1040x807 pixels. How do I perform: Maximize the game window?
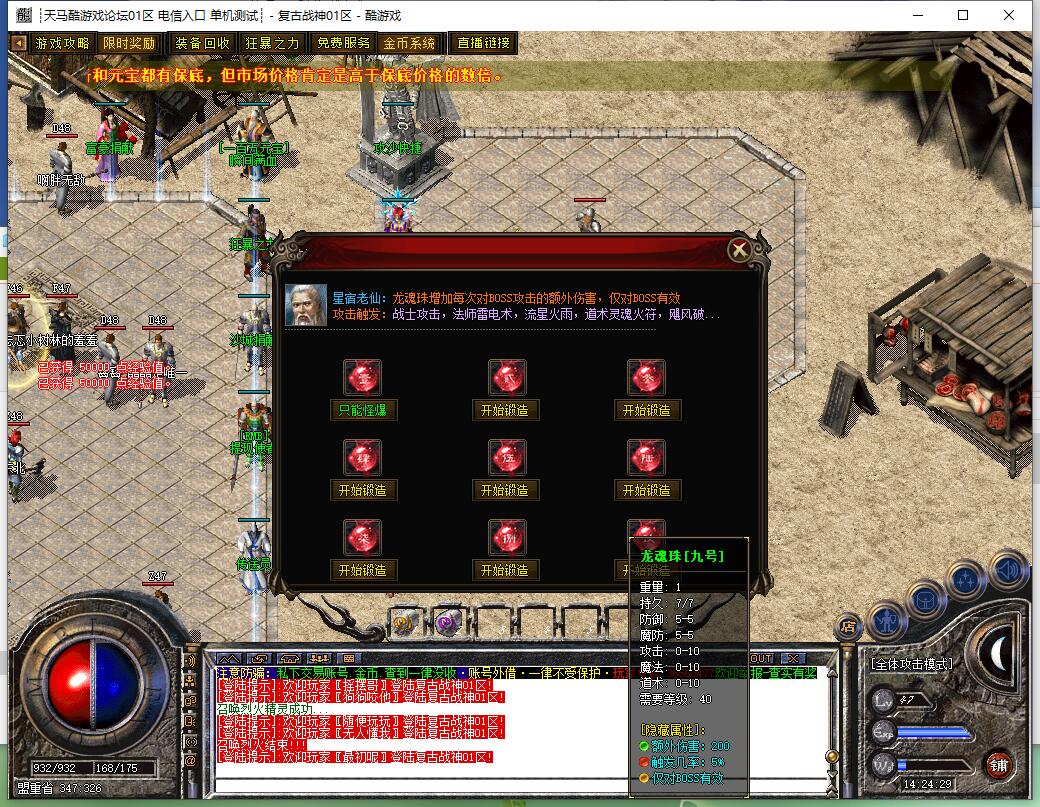click(x=963, y=15)
